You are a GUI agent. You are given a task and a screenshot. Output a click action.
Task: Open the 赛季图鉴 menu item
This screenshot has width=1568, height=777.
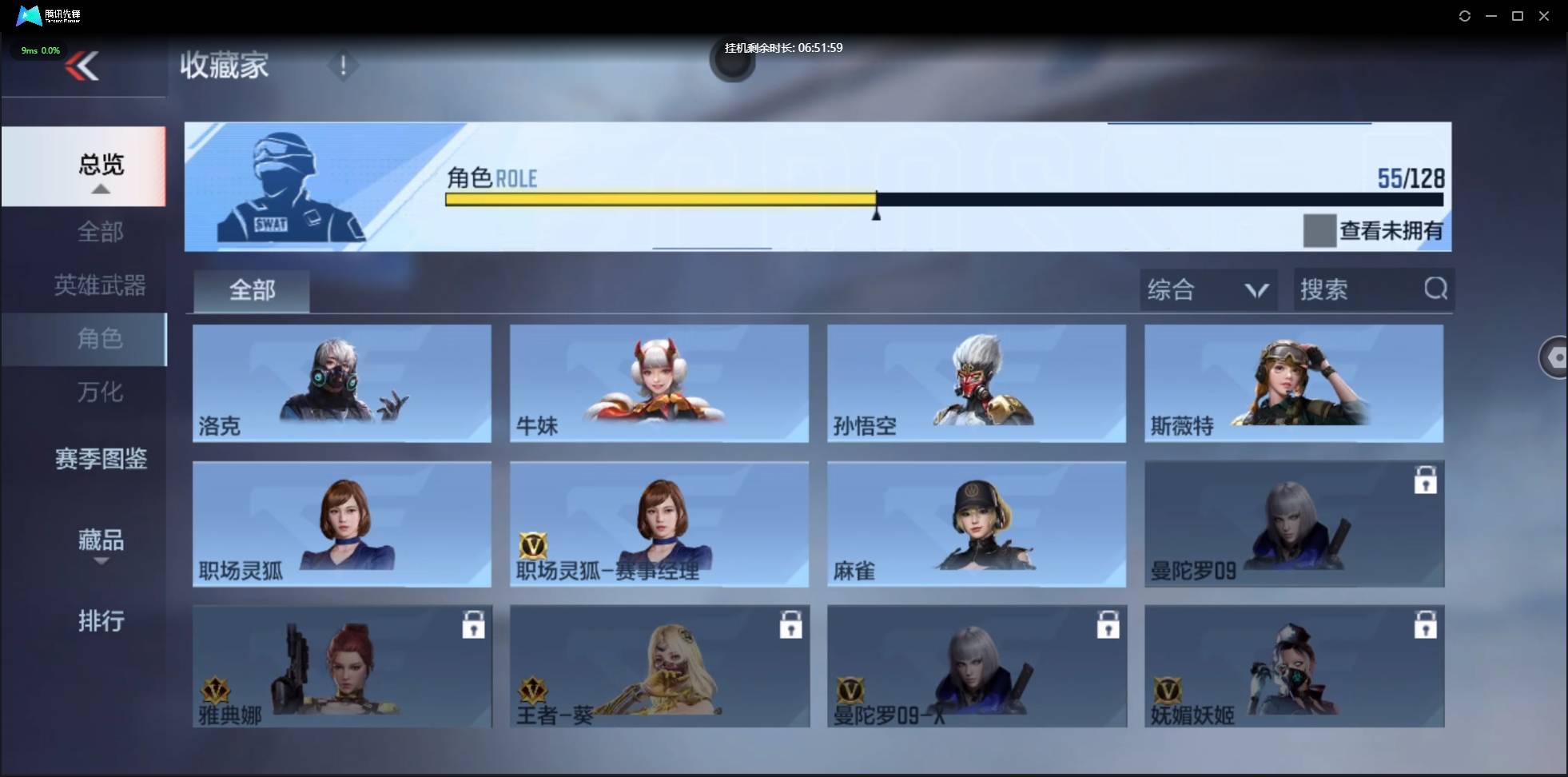point(101,459)
